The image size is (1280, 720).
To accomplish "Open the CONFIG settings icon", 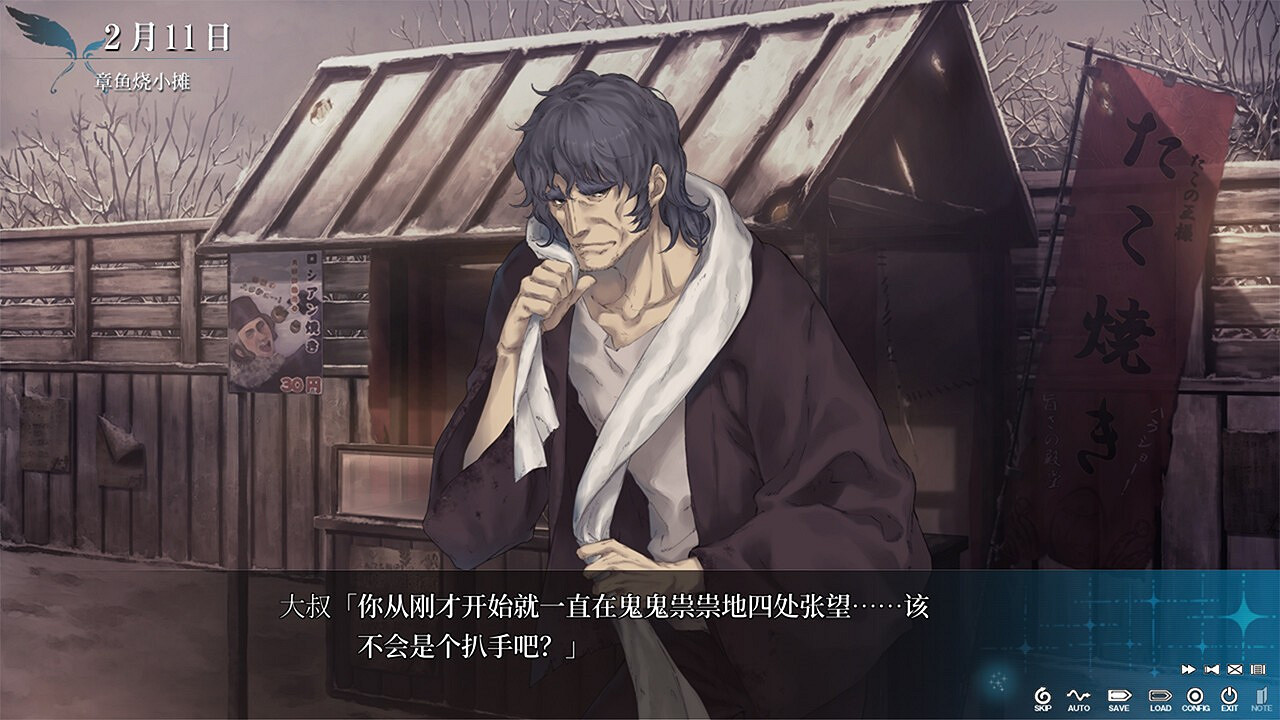I will 1193,697.
